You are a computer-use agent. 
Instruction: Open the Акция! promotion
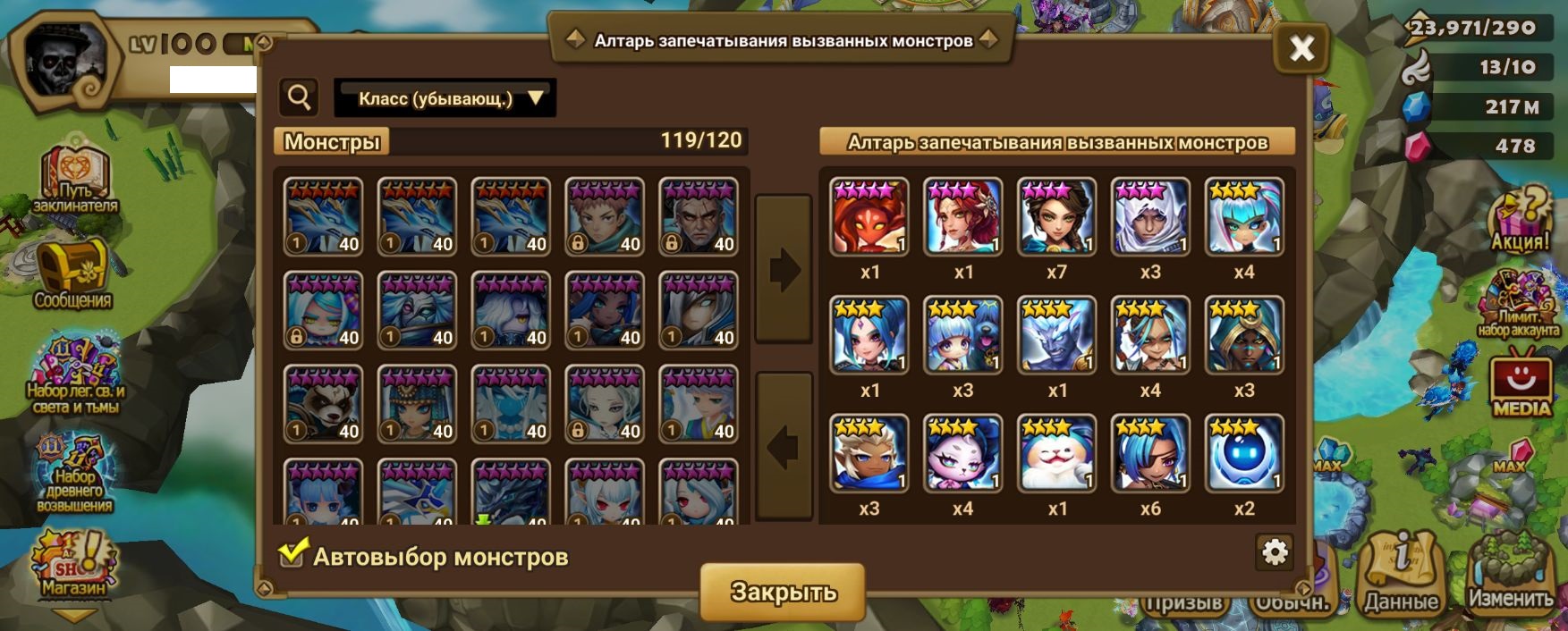coord(1520,218)
